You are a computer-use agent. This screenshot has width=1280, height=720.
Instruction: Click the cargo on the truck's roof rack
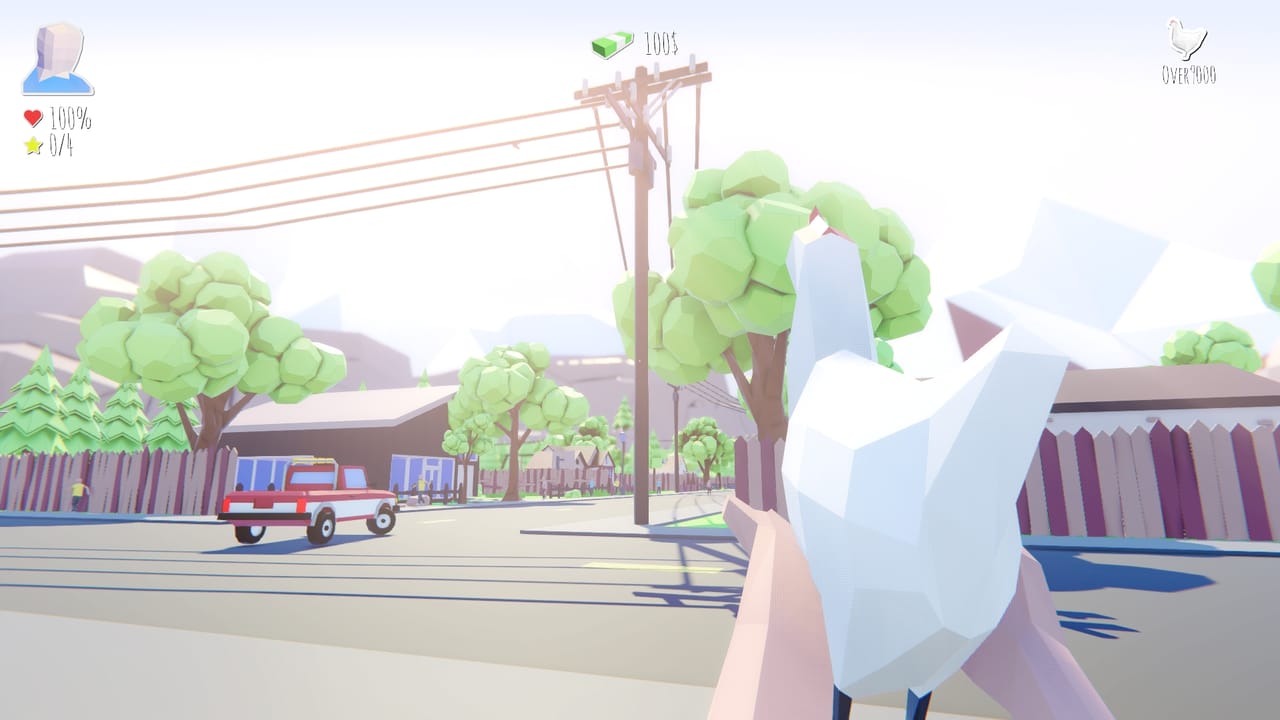(315, 462)
